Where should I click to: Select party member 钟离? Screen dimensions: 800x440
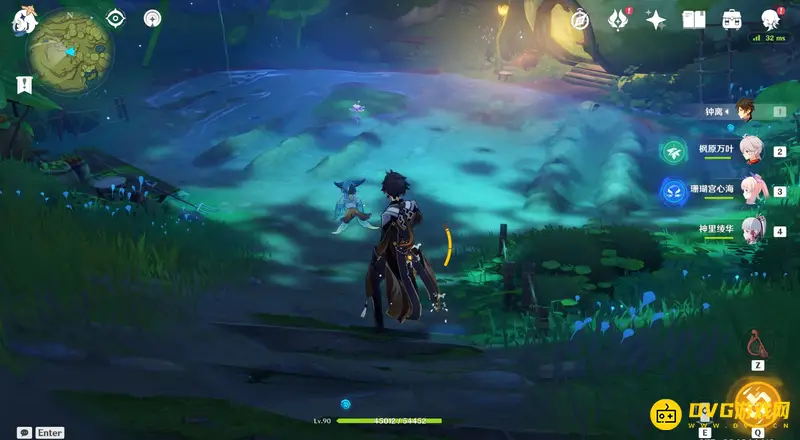746,111
